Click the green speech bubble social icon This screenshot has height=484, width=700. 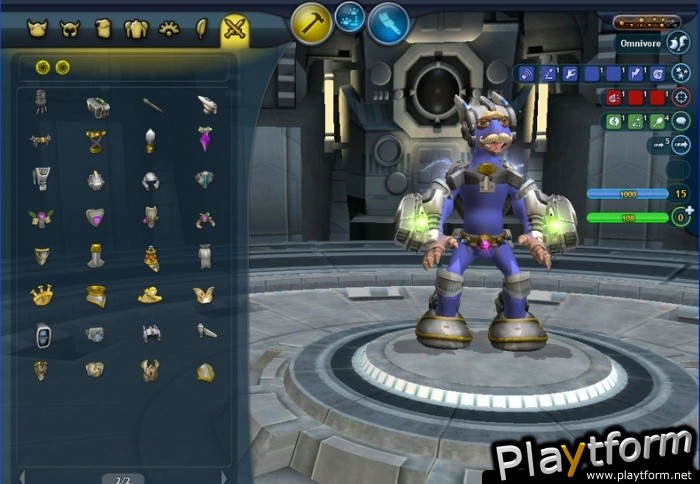681,121
